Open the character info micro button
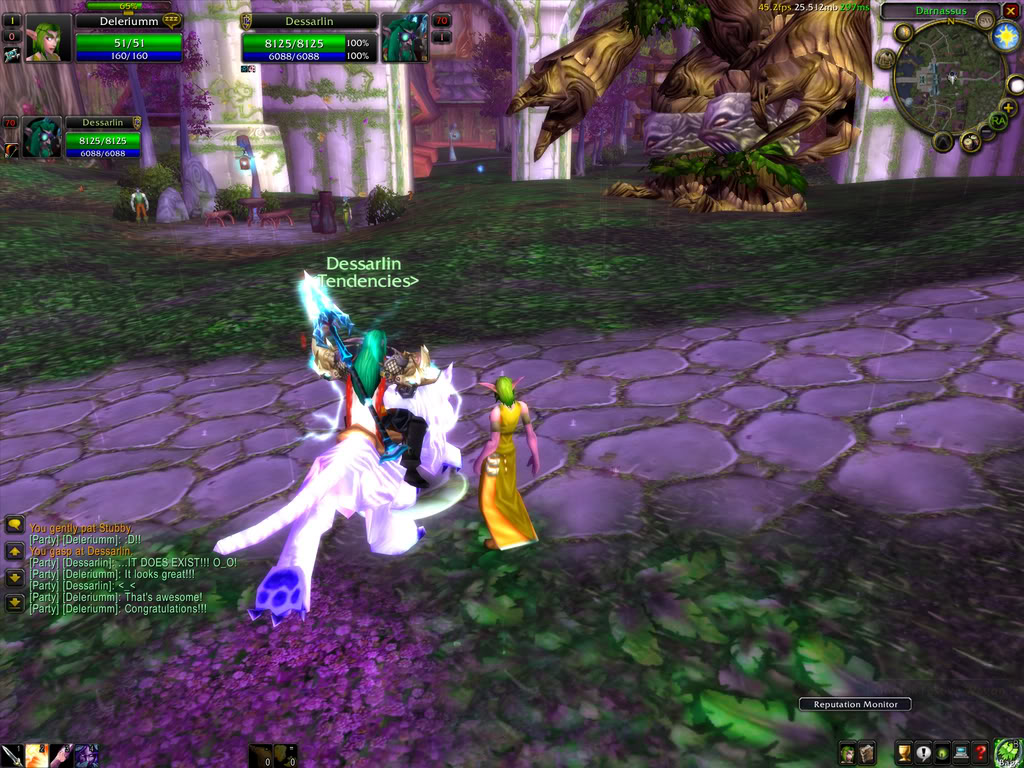This screenshot has width=1024, height=768. coord(847,753)
